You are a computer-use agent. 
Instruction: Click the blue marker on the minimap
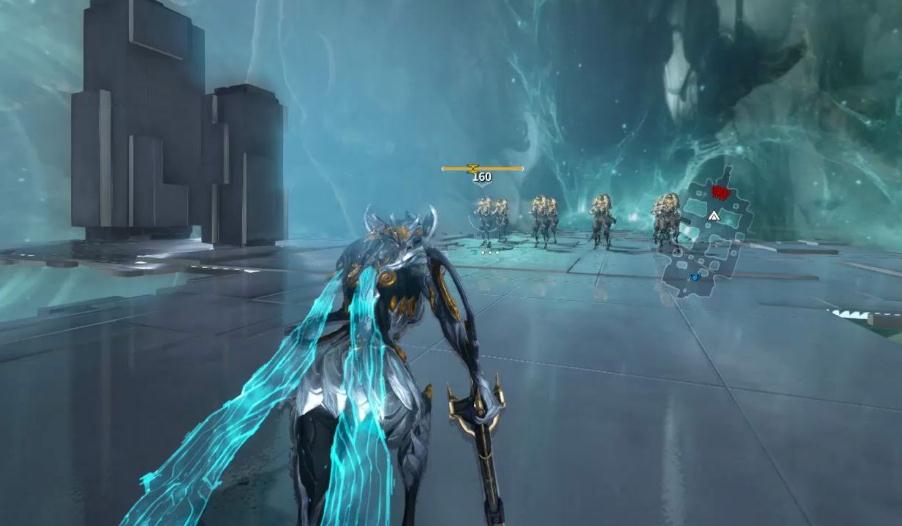click(694, 277)
